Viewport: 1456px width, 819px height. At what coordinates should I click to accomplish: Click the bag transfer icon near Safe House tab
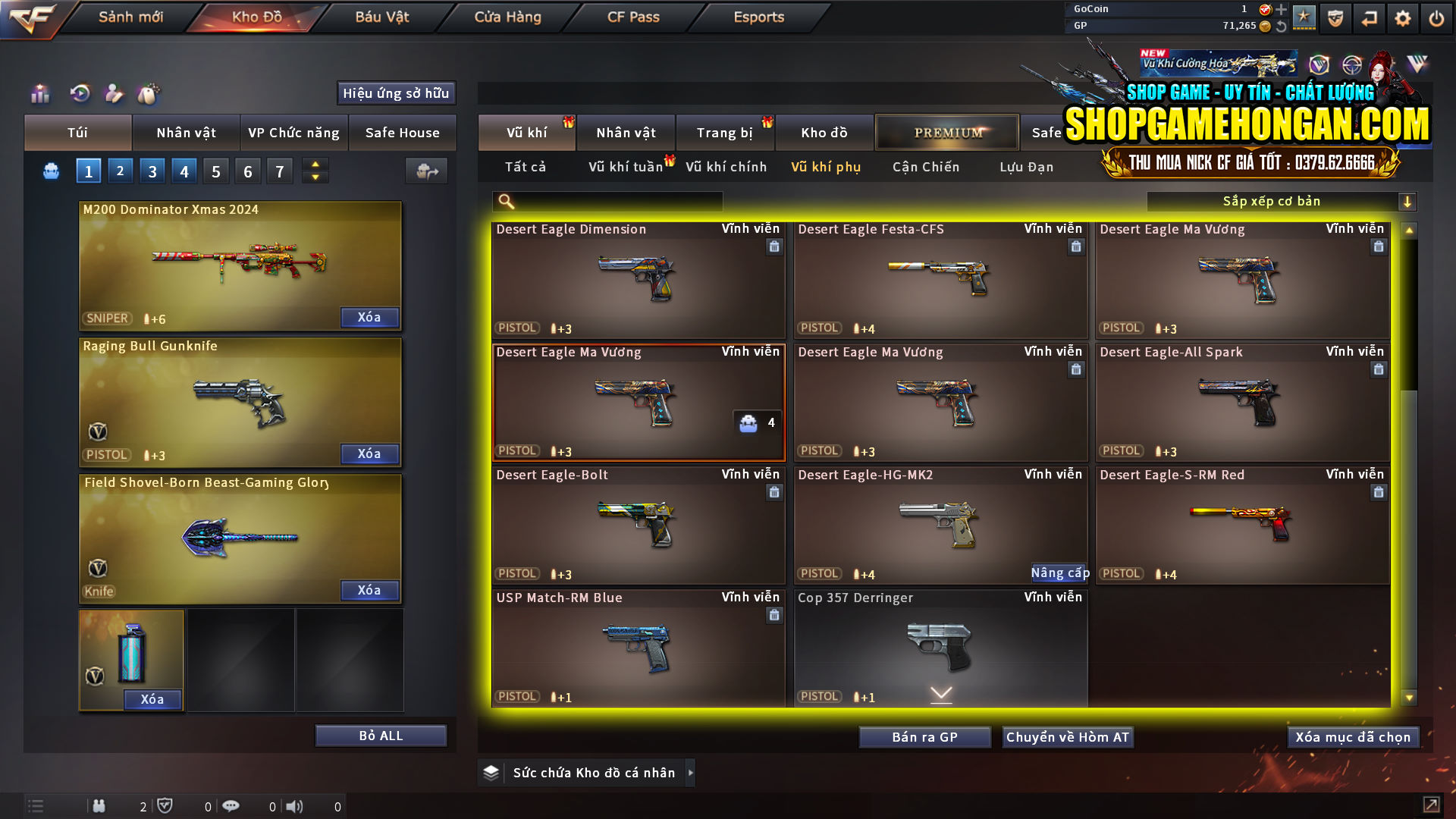(426, 171)
